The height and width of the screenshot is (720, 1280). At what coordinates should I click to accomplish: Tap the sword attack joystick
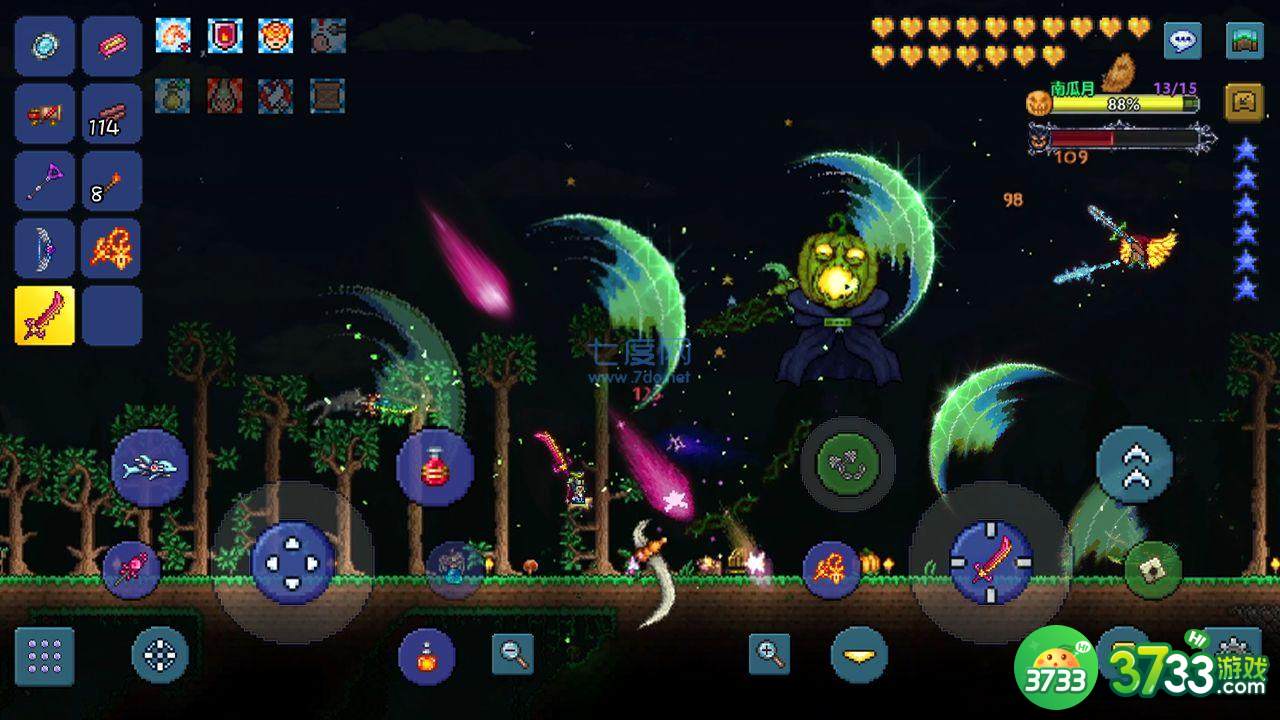coord(990,562)
